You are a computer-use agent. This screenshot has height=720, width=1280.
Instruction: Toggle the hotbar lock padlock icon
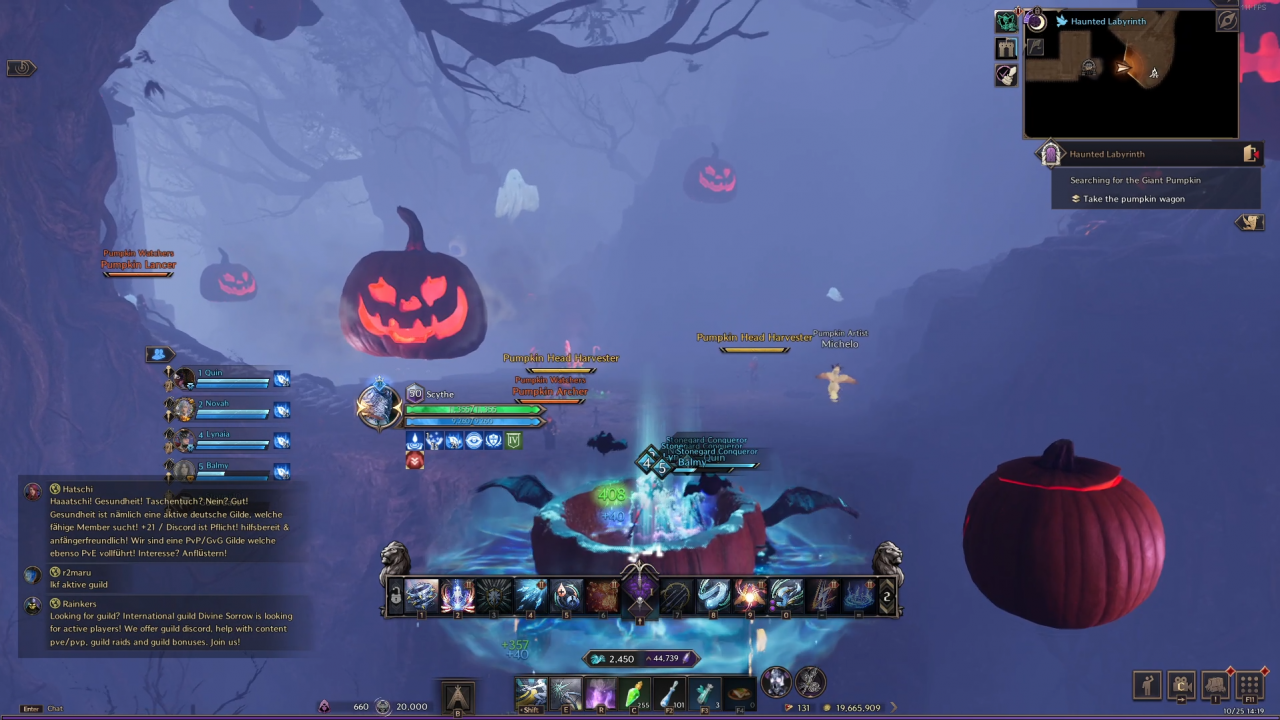[396, 595]
